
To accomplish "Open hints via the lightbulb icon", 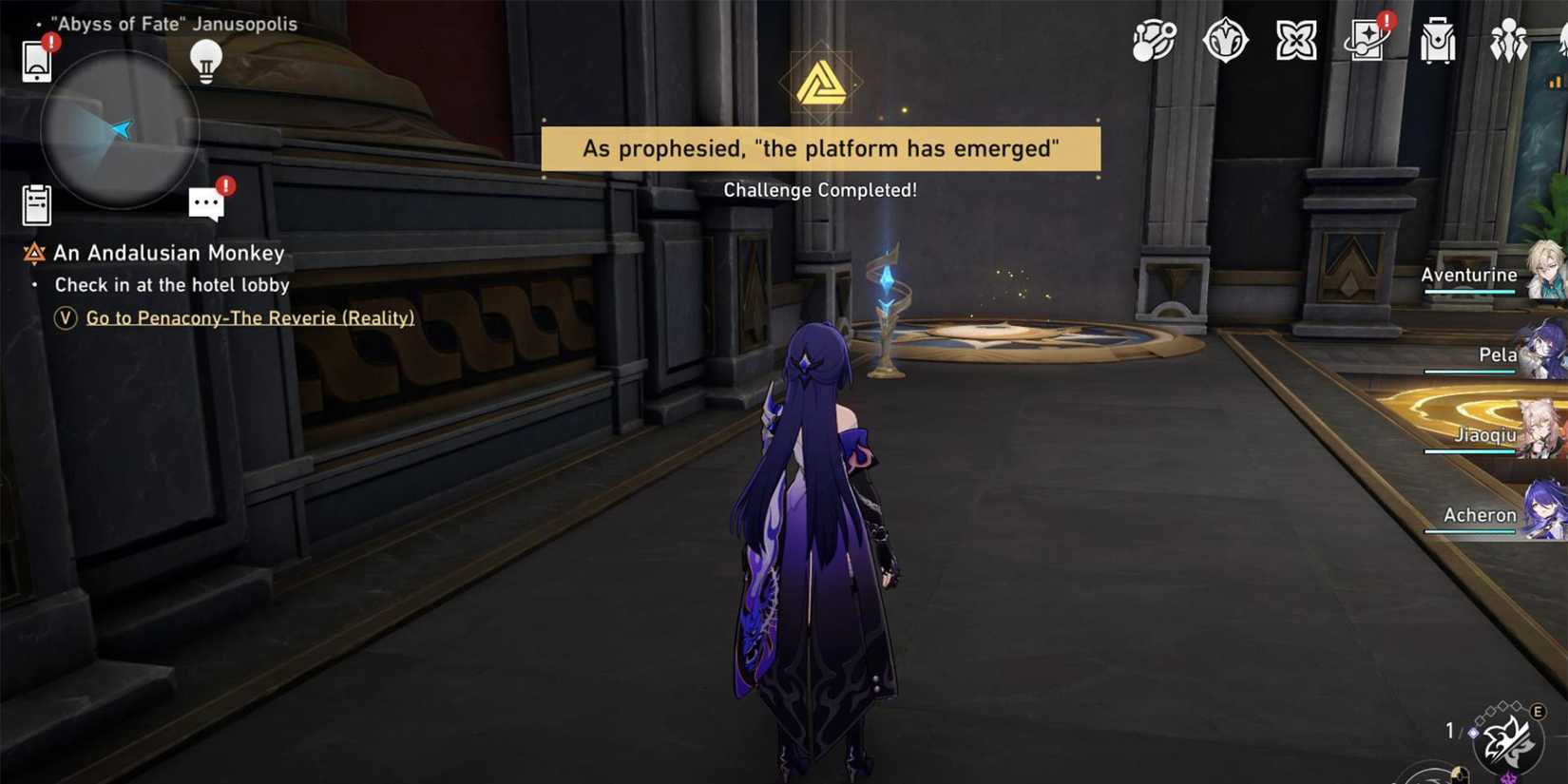I will pos(205,59).
